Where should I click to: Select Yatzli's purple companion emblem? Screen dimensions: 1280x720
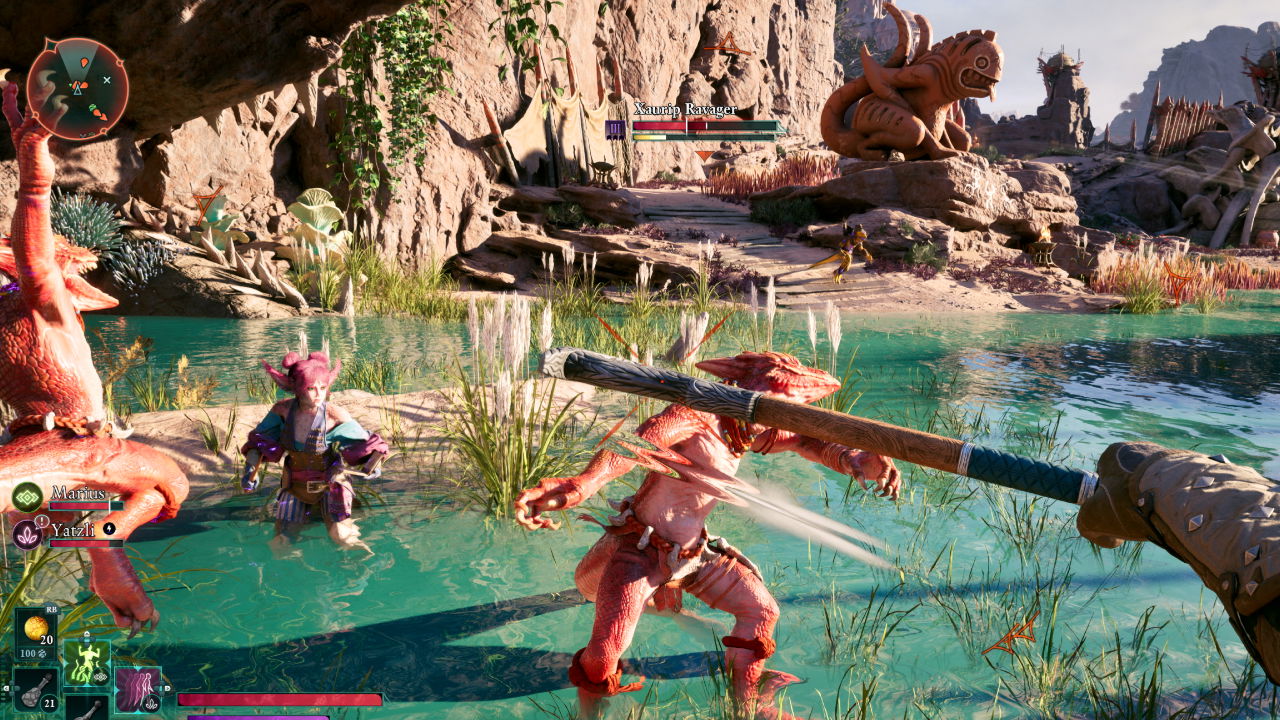click(x=27, y=534)
